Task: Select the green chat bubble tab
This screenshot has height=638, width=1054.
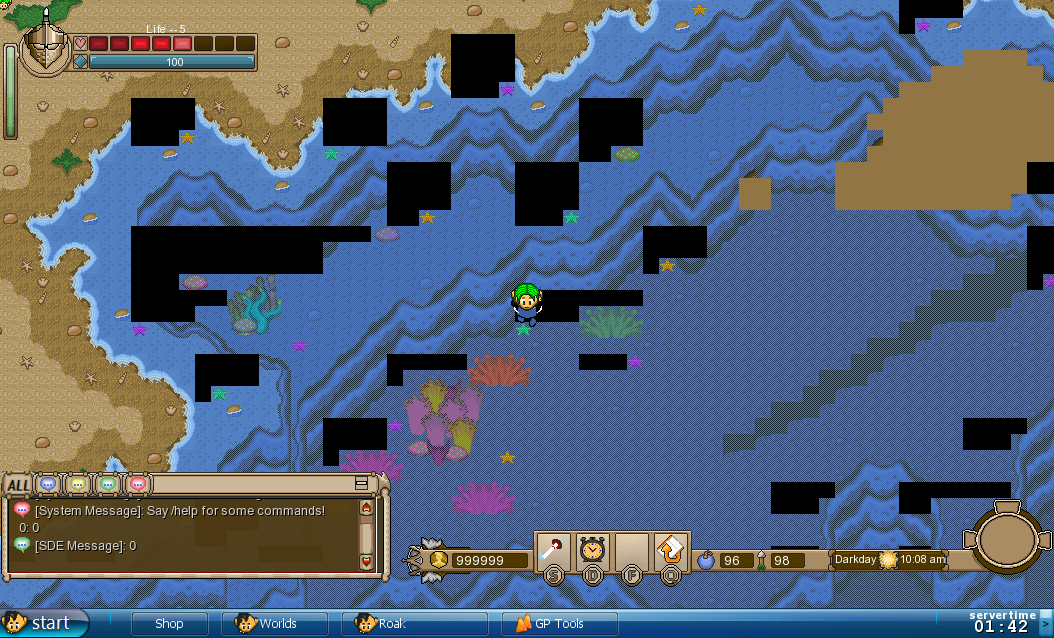Action: 108,485
